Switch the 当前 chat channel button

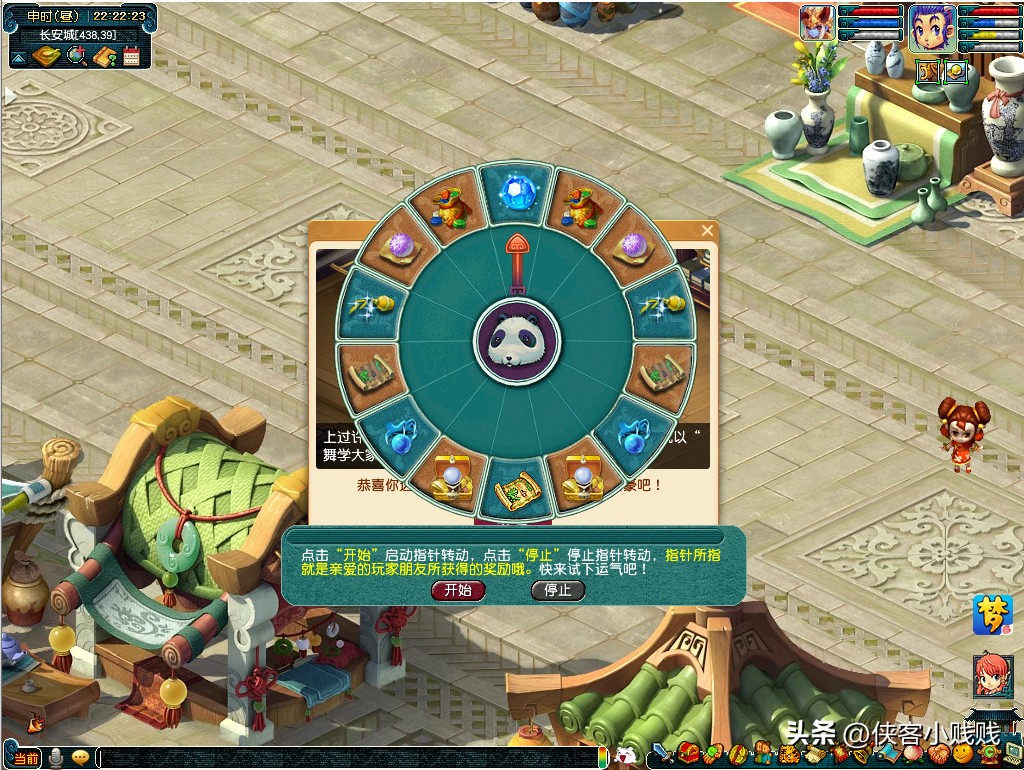click(26, 759)
